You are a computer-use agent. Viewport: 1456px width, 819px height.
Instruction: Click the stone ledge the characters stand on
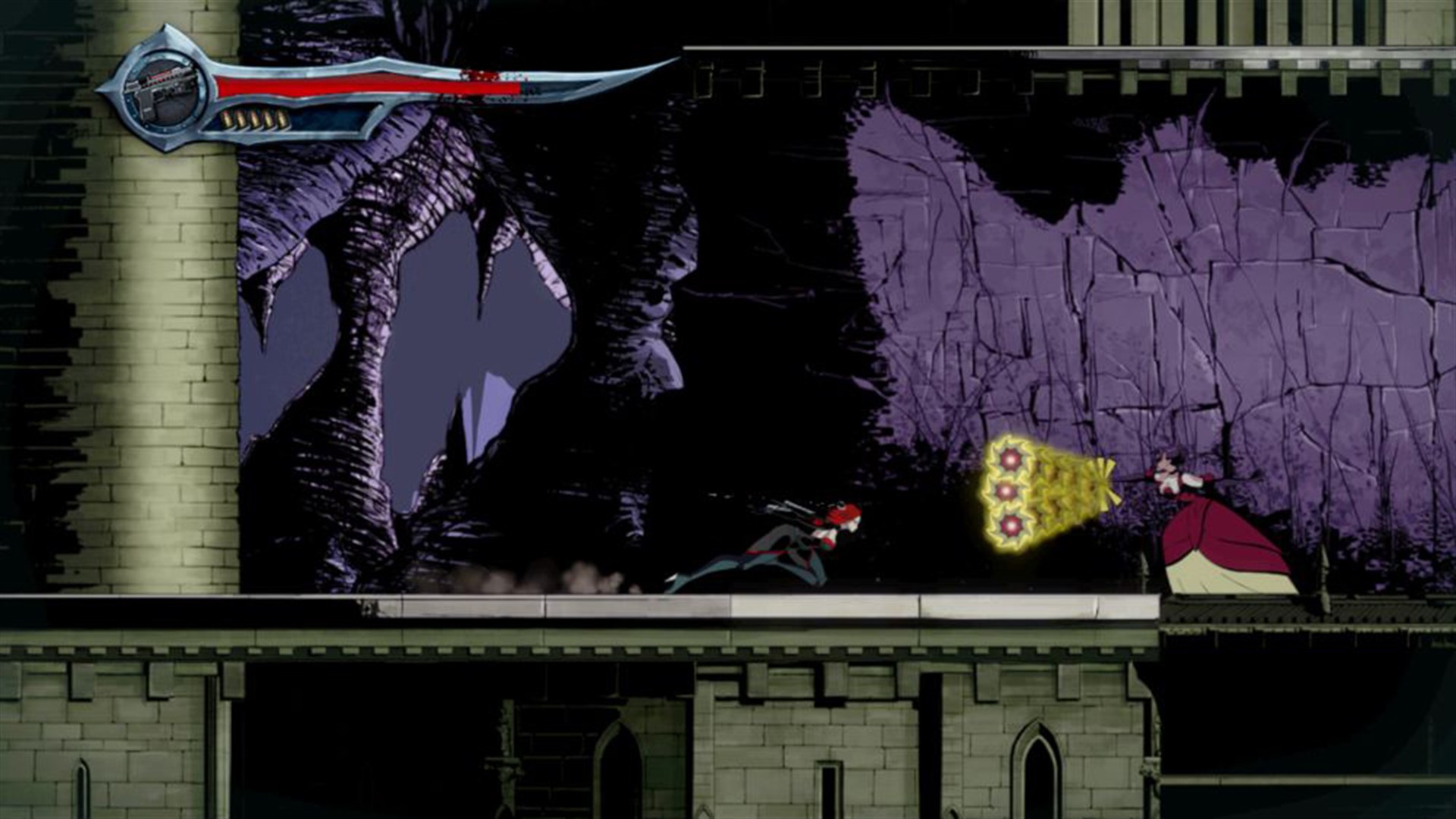tap(682, 607)
